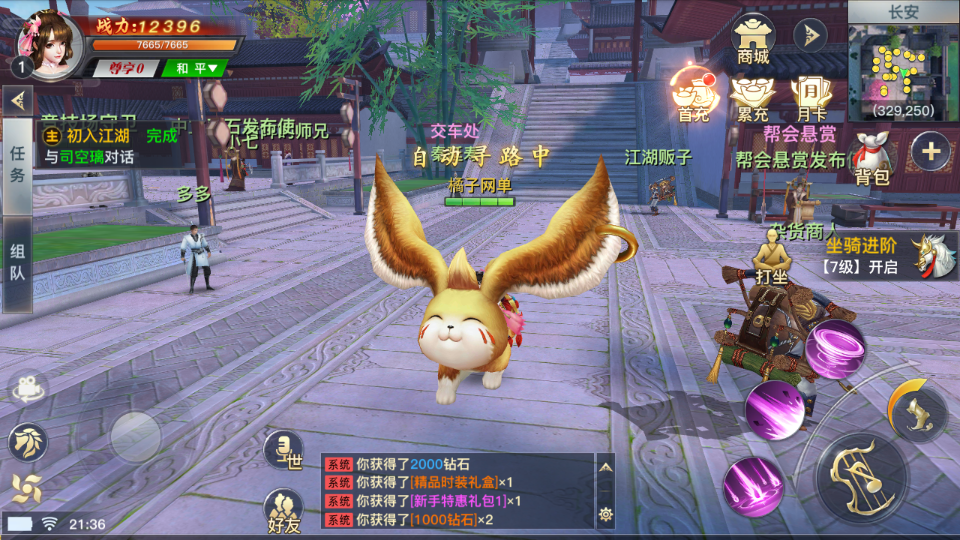Screen dimensions: 960x540
Task: Start 打坐 meditation
Action: click(771, 255)
